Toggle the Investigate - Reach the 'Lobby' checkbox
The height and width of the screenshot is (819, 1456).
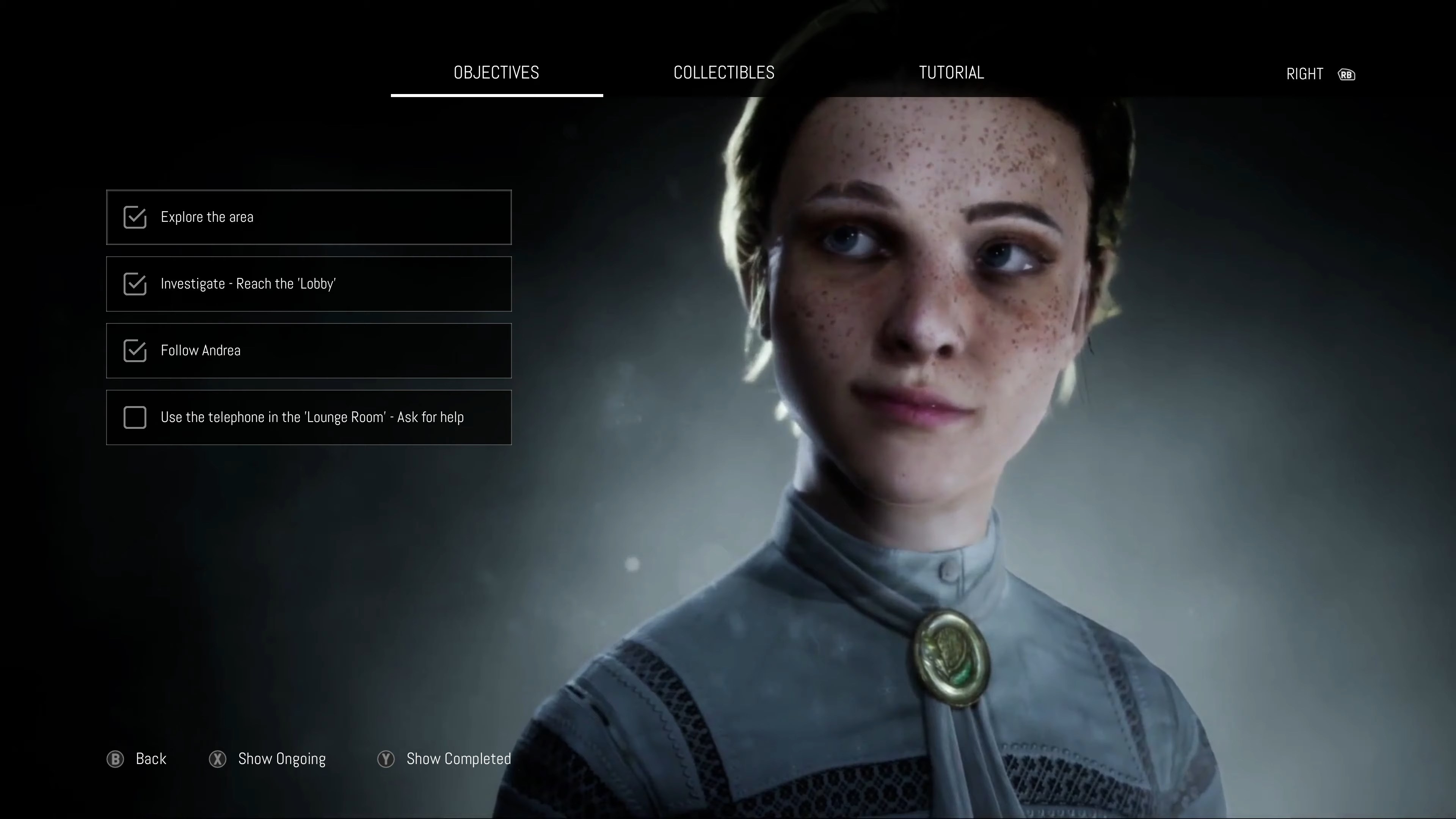[135, 284]
